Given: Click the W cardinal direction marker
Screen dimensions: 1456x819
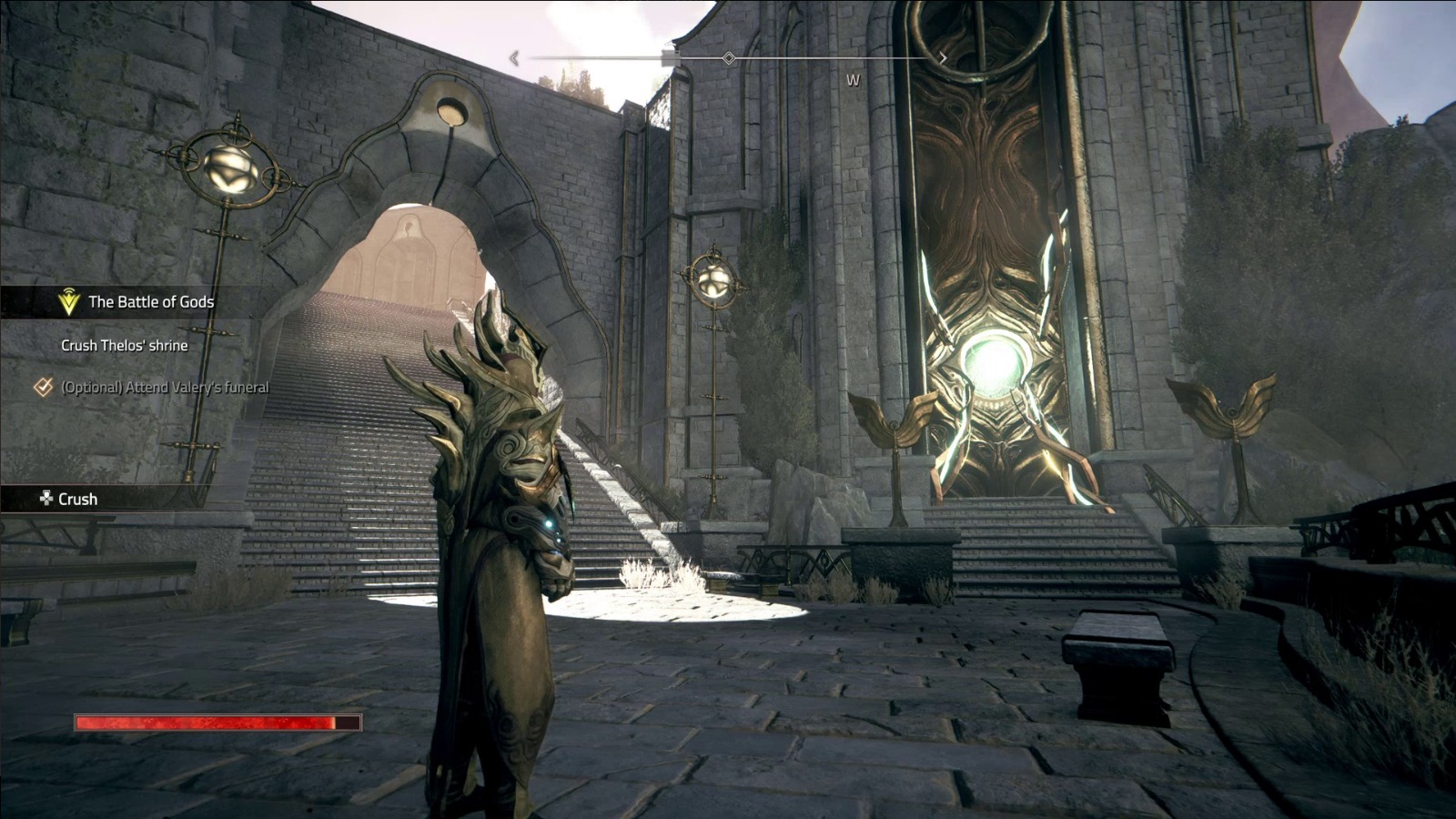Looking at the screenshot, I should [x=853, y=80].
